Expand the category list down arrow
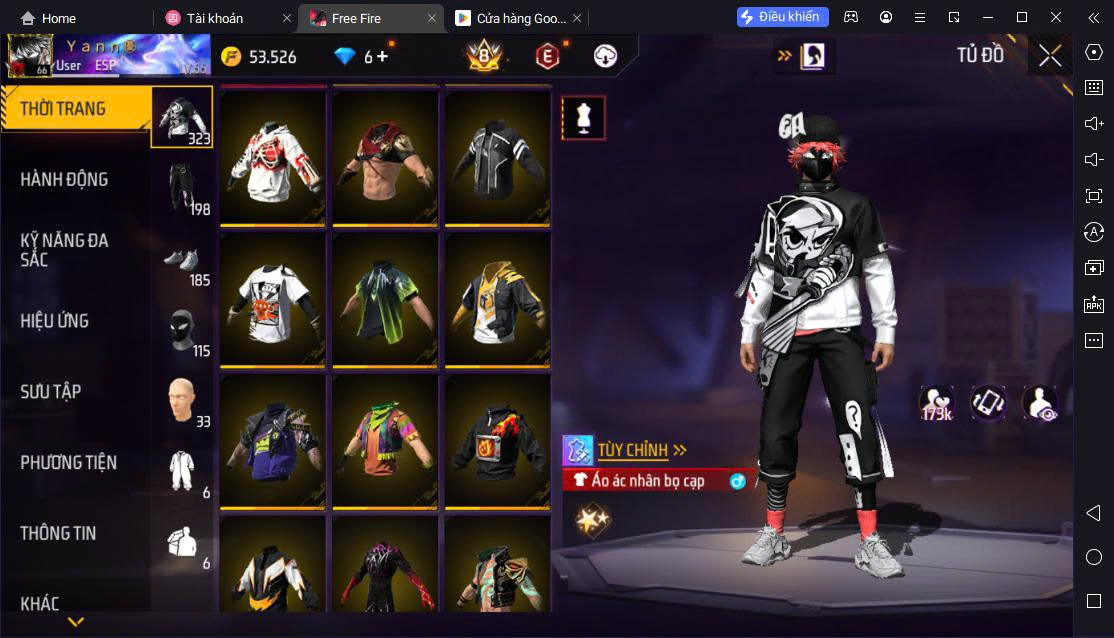 76,622
